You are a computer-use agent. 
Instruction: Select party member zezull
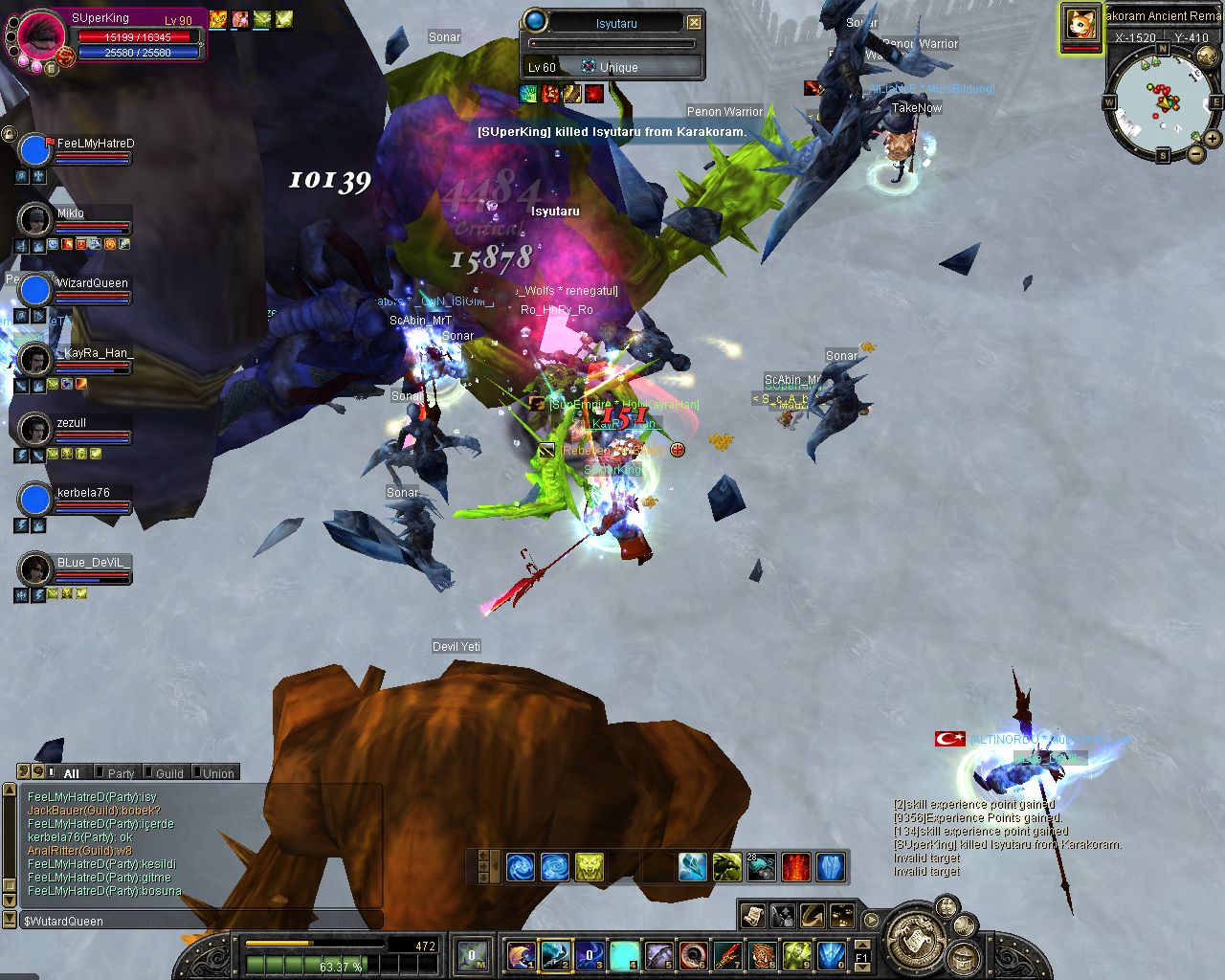click(x=71, y=423)
